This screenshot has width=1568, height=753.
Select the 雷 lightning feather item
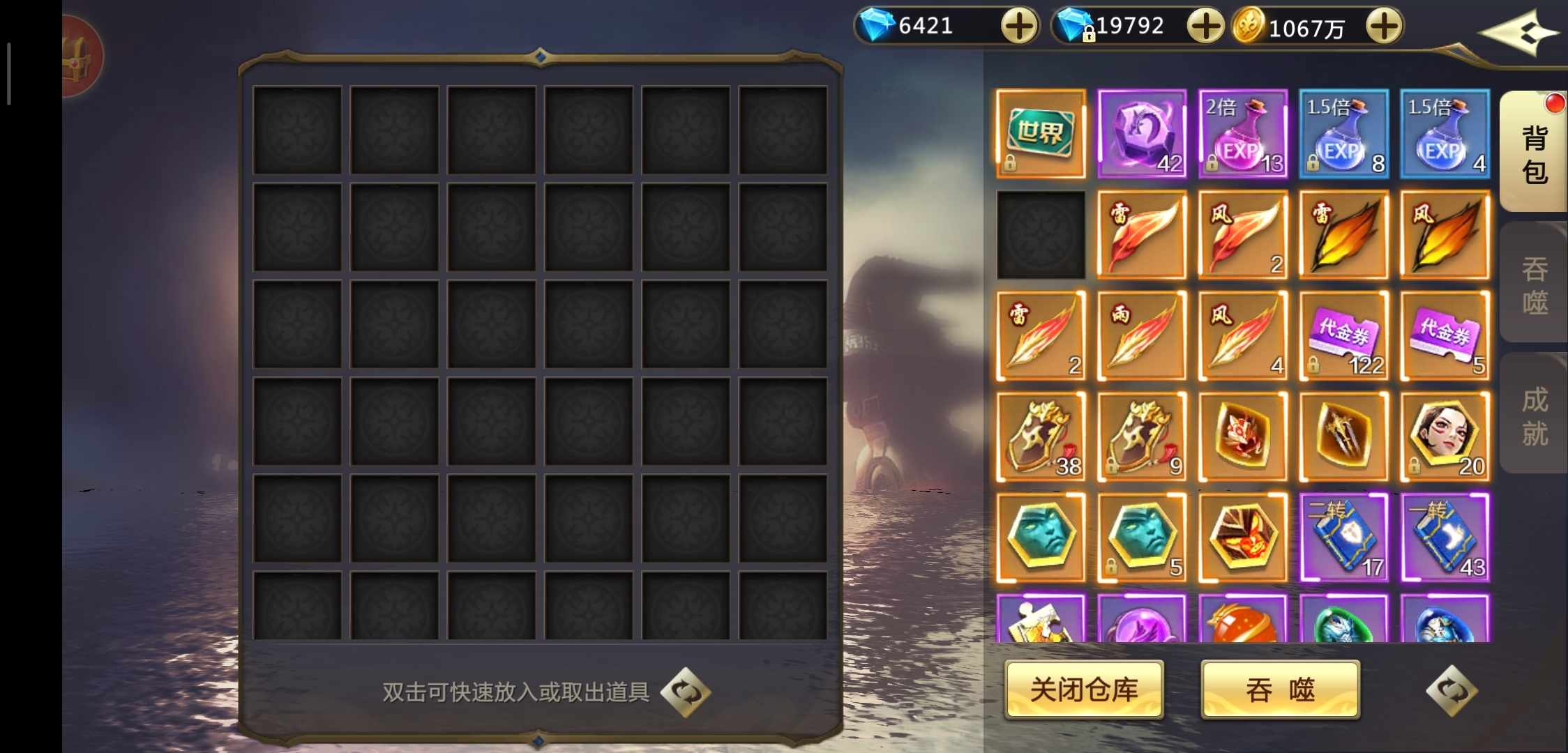click(1142, 235)
